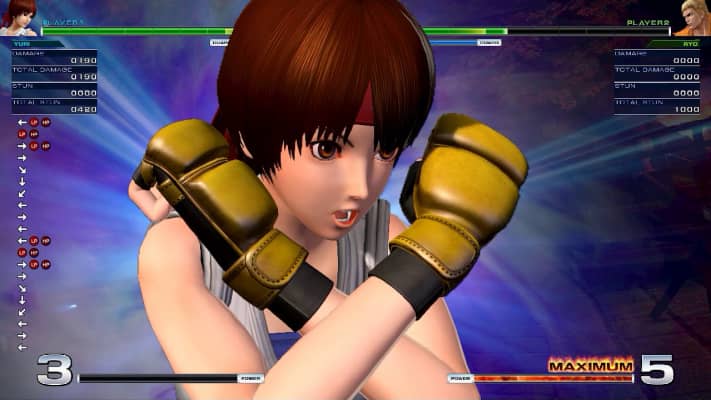Click Yuri's character portrait
This screenshot has height=400, width=711.
(x=18, y=17)
